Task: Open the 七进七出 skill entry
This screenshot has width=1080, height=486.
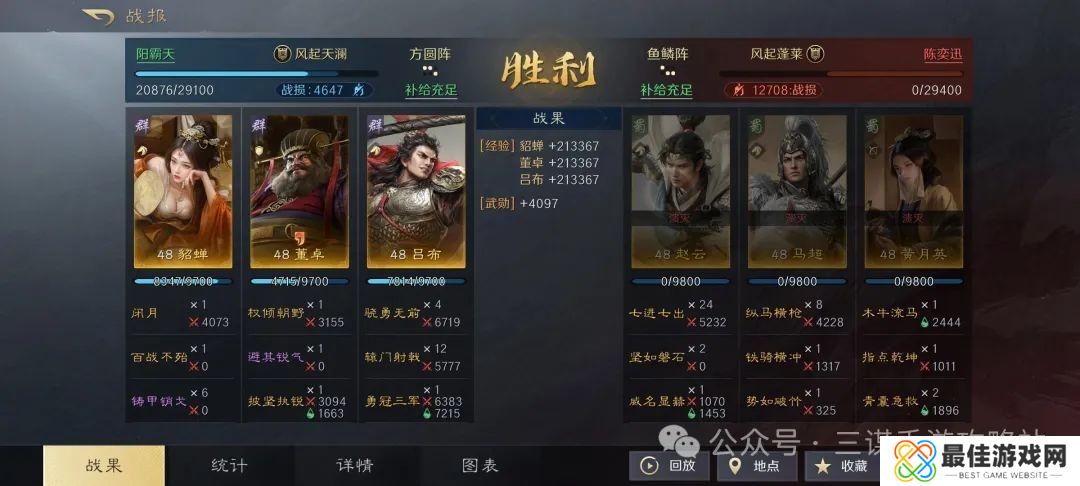Action: pyautogui.click(x=655, y=313)
